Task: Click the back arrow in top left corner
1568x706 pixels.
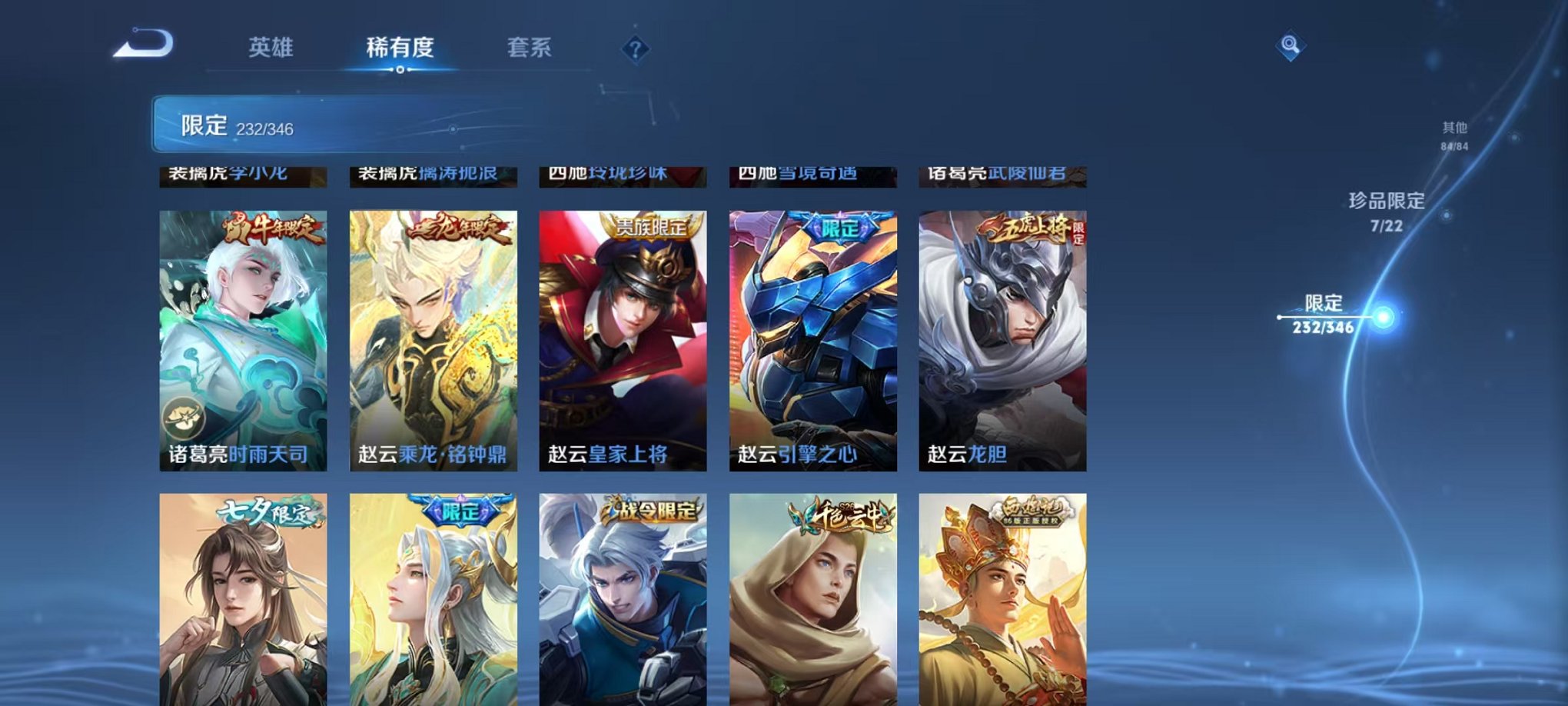Action: click(141, 46)
